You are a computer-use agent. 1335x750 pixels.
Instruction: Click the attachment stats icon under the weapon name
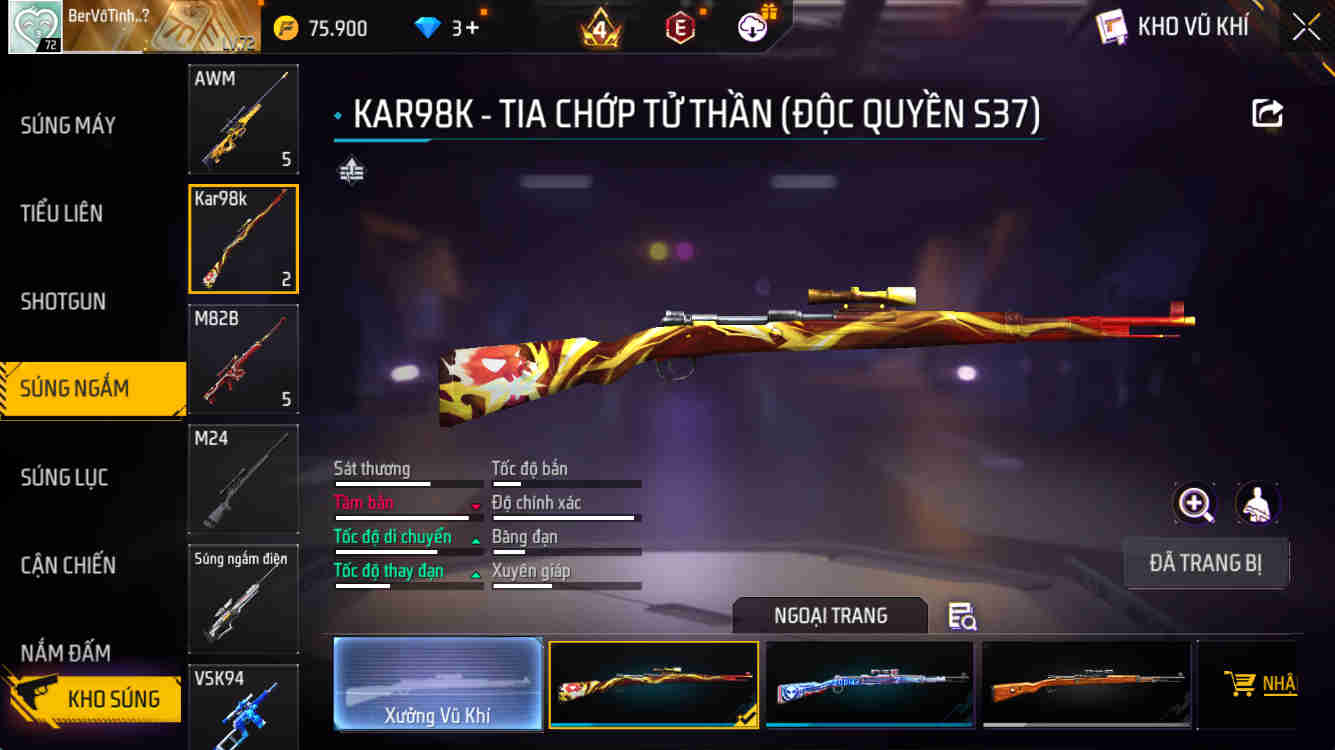(351, 171)
